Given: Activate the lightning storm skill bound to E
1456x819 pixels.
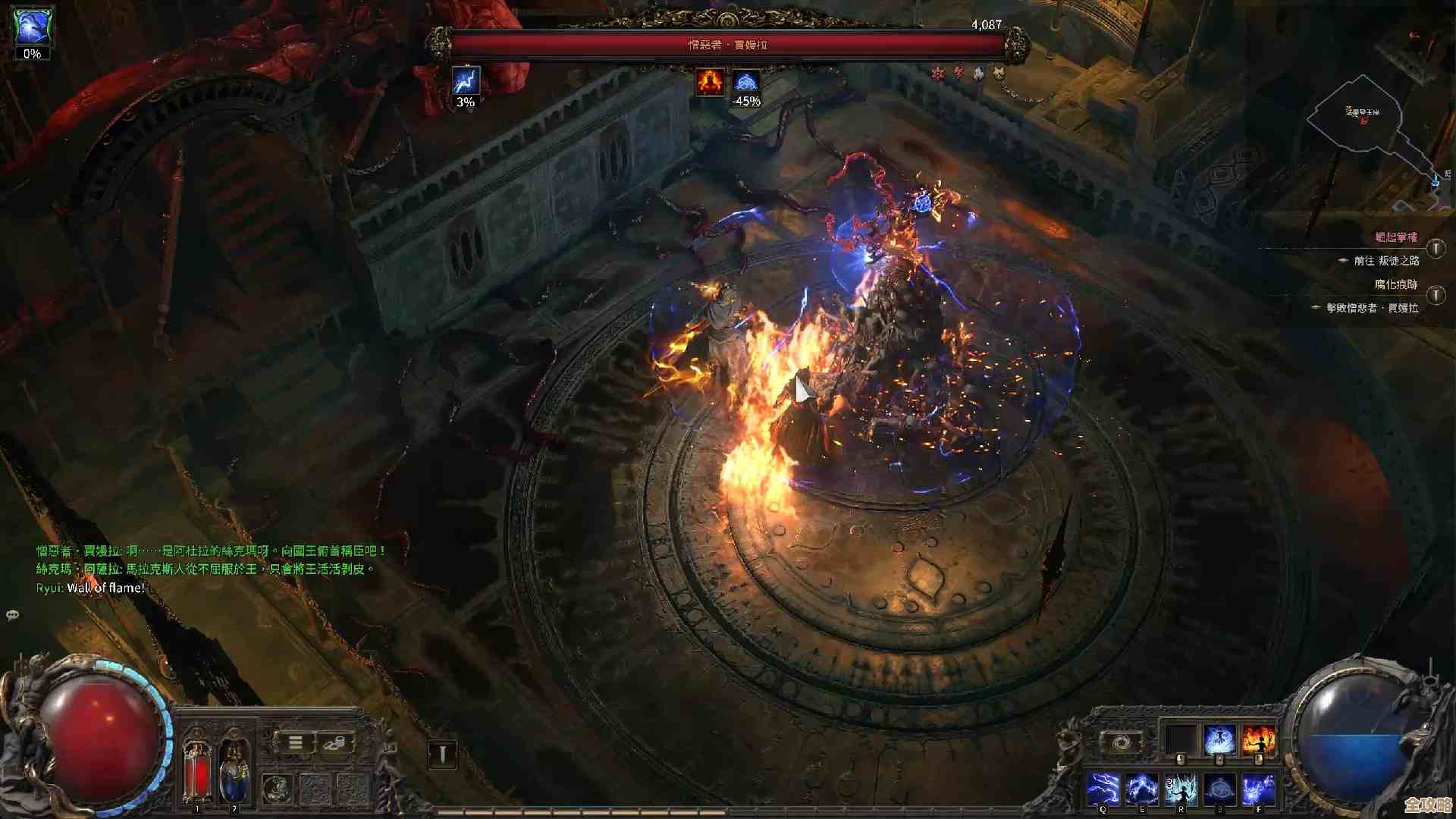Looking at the screenshot, I should pyautogui.click(x=1142, y=789).
